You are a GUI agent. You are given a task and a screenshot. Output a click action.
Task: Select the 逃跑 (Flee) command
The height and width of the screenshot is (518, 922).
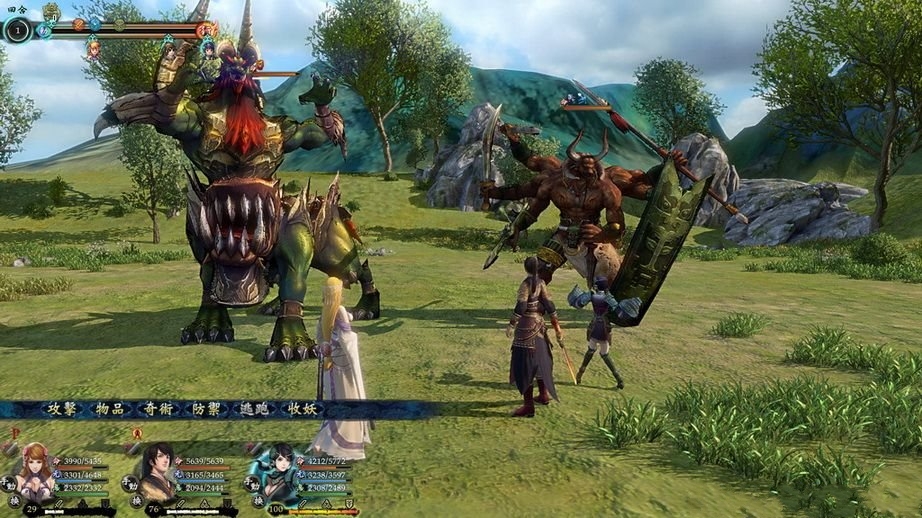pyautogui.click(x=254, y=409)
